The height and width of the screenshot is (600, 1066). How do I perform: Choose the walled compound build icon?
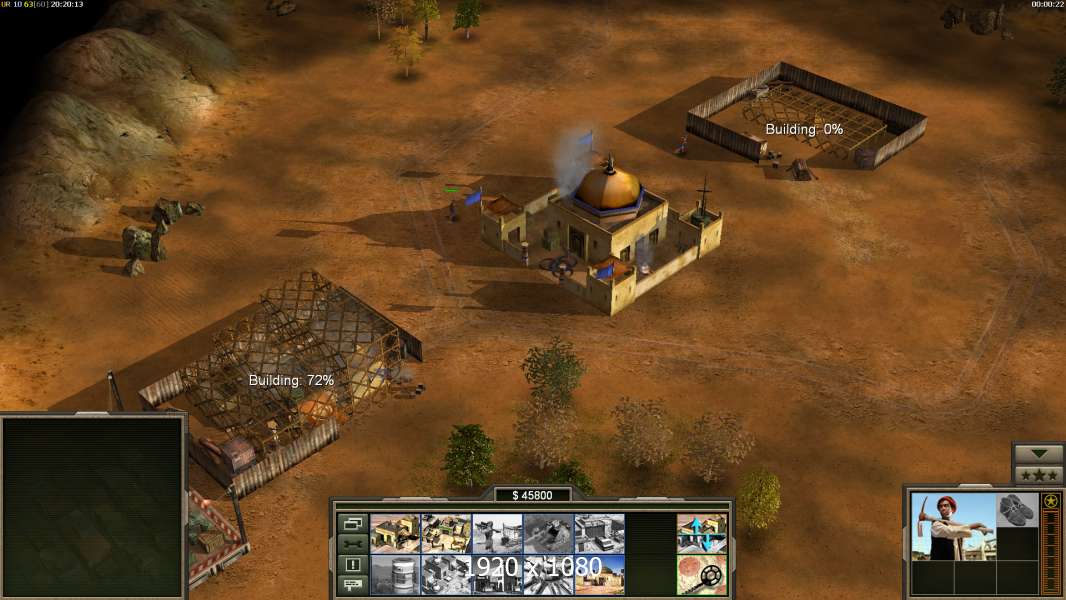click(446, 533)
